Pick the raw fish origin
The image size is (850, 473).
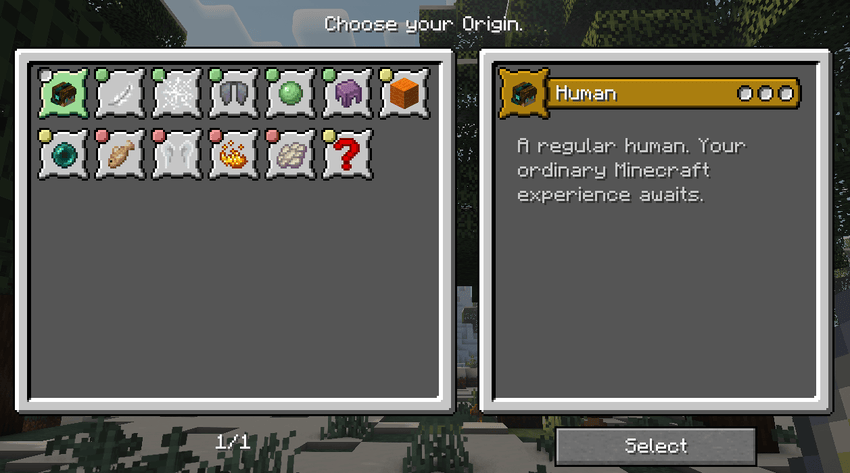point(121,155)
